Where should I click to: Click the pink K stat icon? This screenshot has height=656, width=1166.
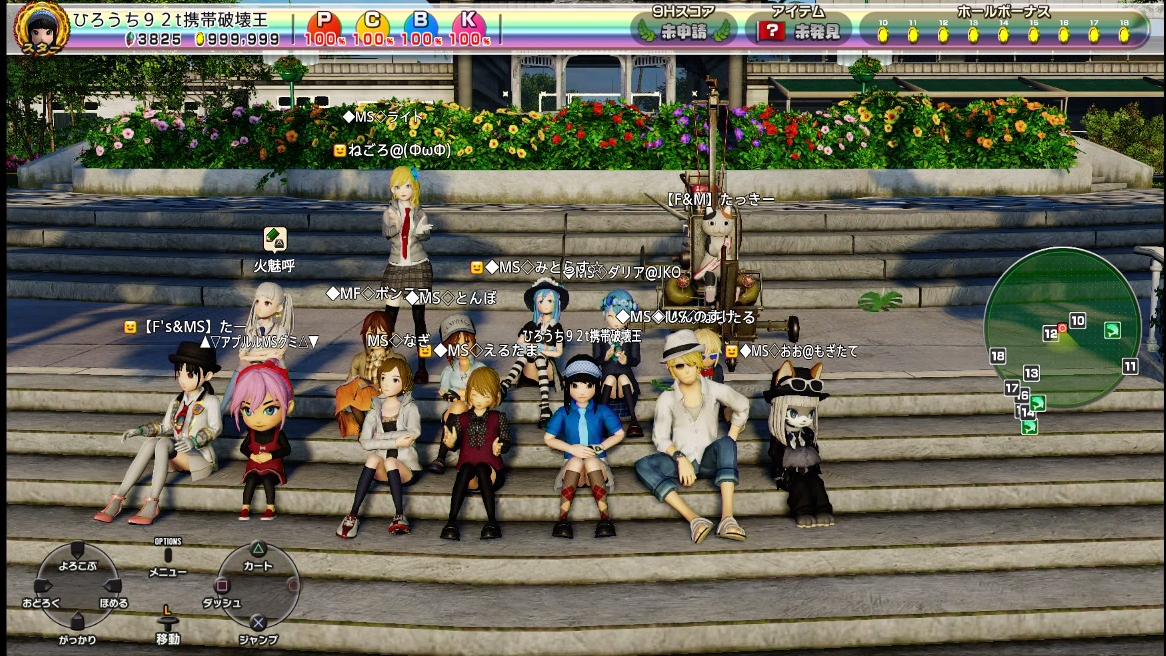click(468, 22)
